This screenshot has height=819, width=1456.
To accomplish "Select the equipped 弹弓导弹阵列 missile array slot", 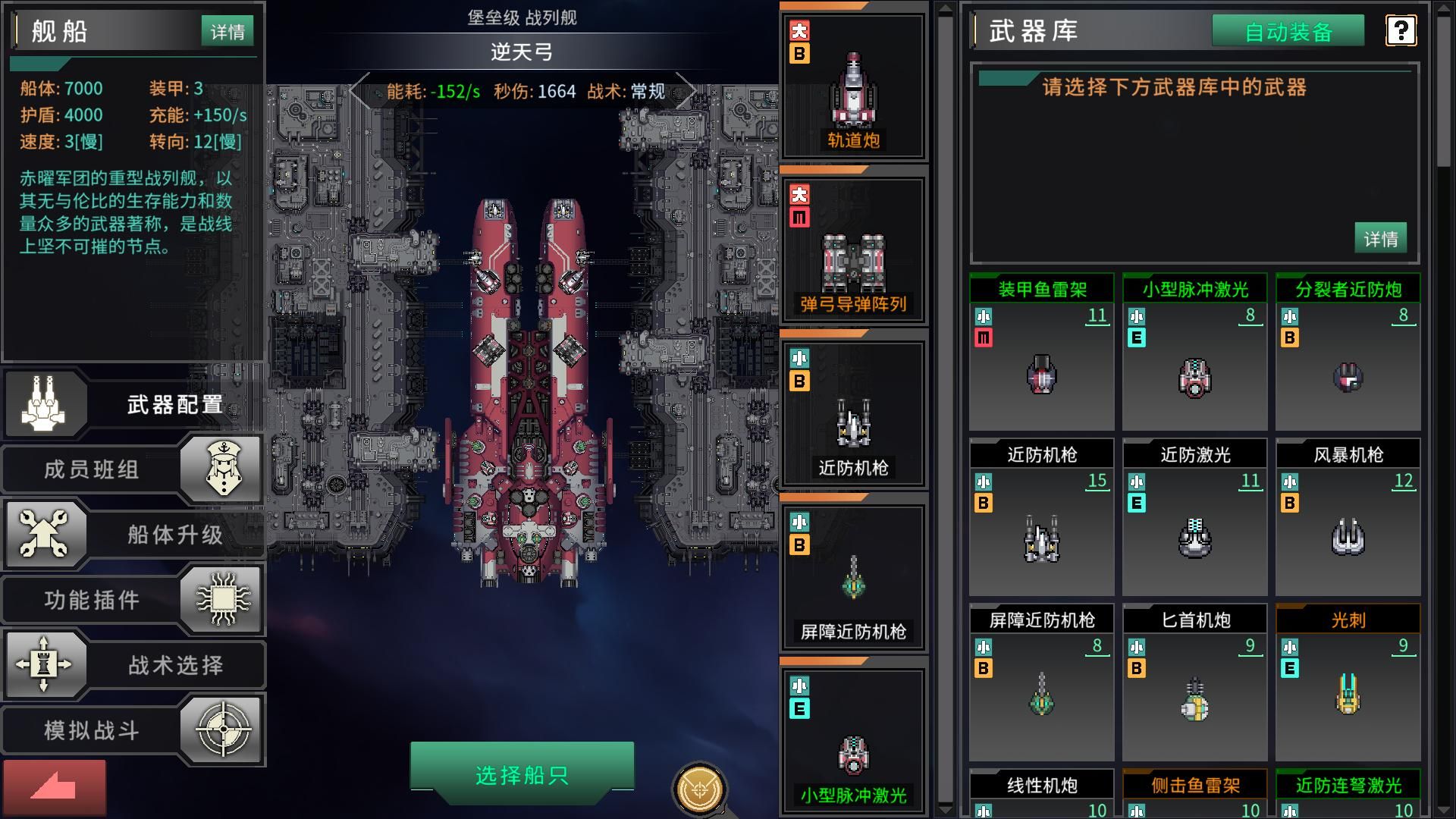I will click(853, 250).
